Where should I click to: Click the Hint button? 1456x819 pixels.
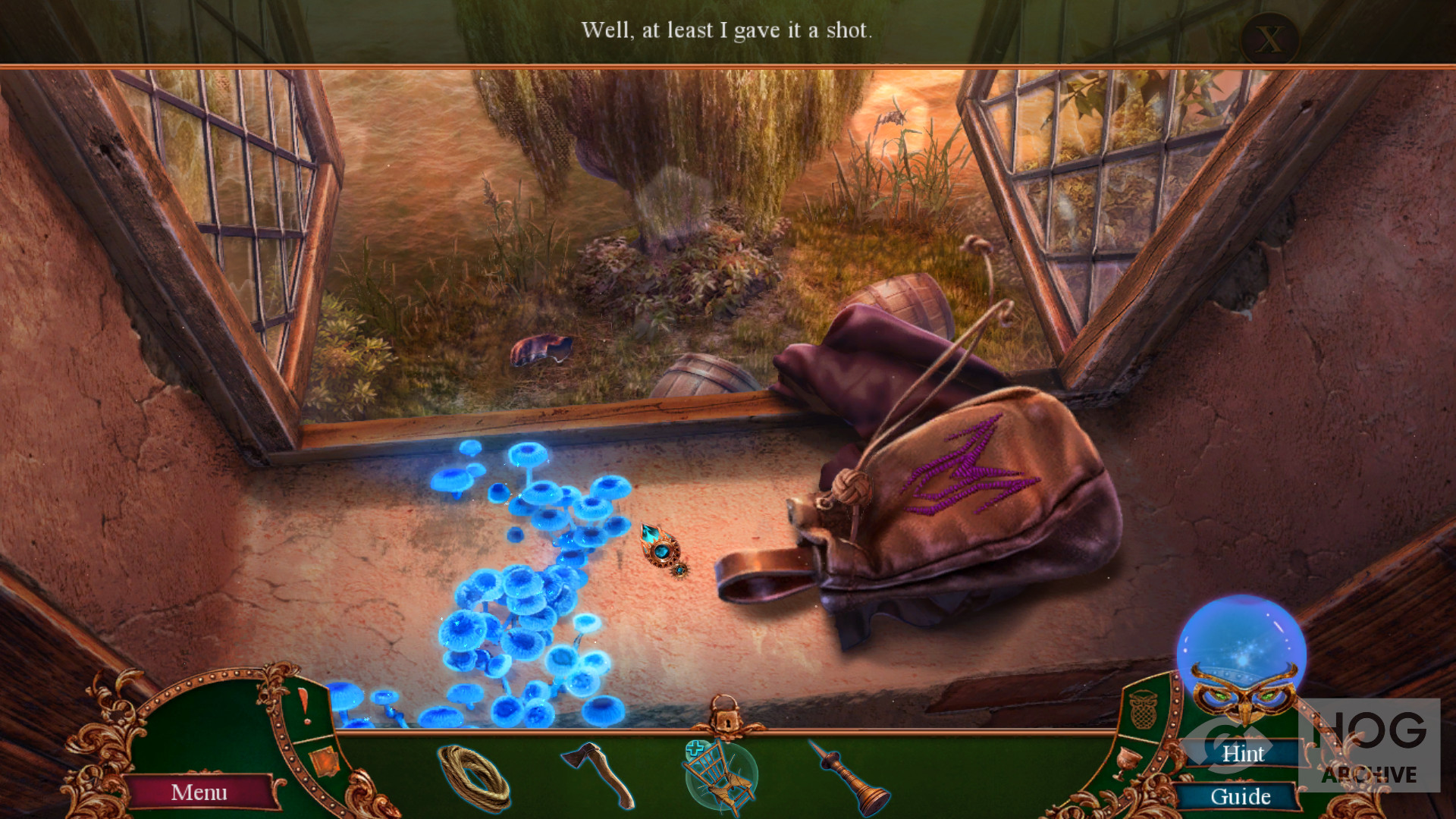(1242, 753)
